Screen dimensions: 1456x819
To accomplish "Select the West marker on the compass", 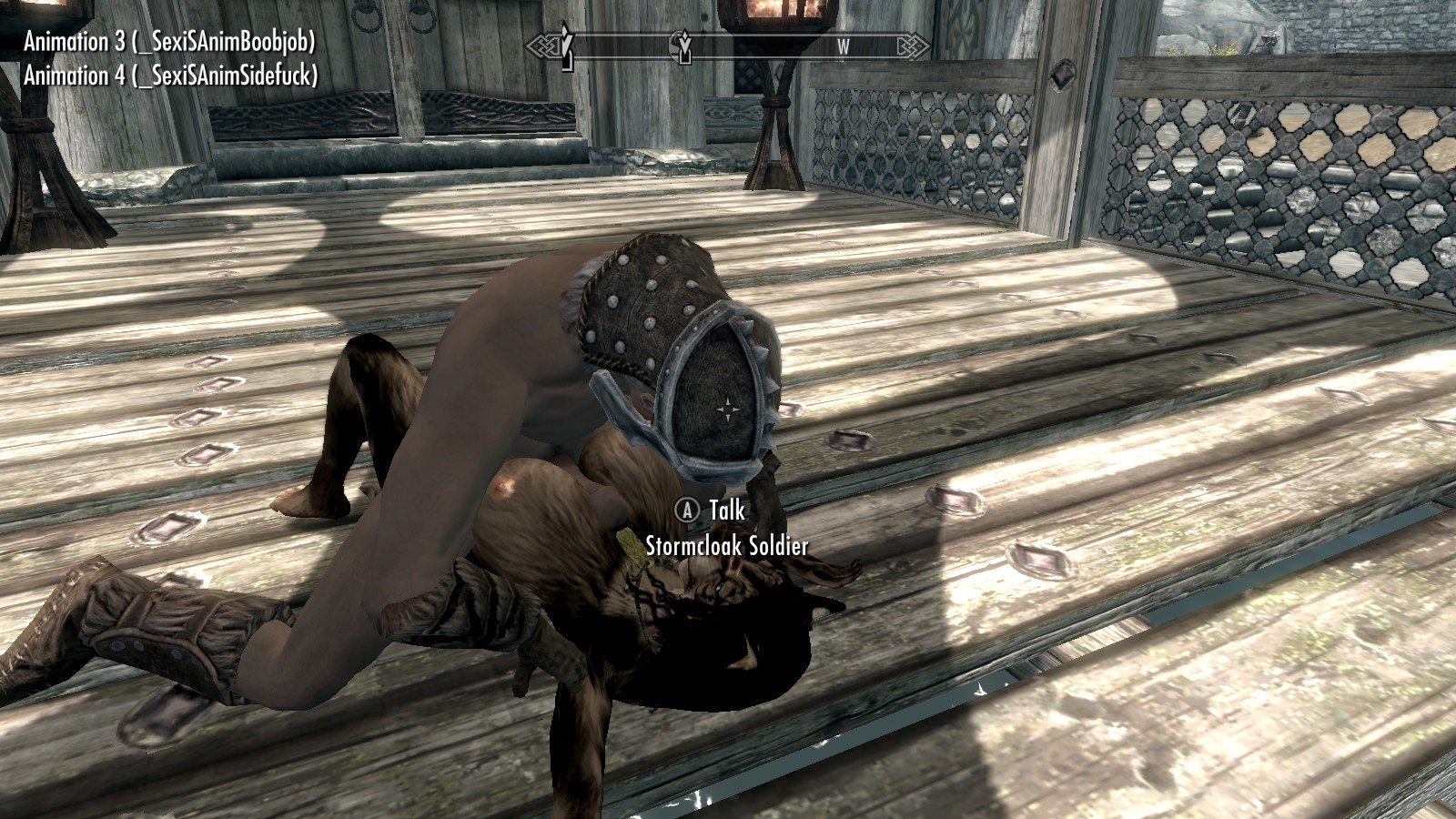I will click(843, 47).
